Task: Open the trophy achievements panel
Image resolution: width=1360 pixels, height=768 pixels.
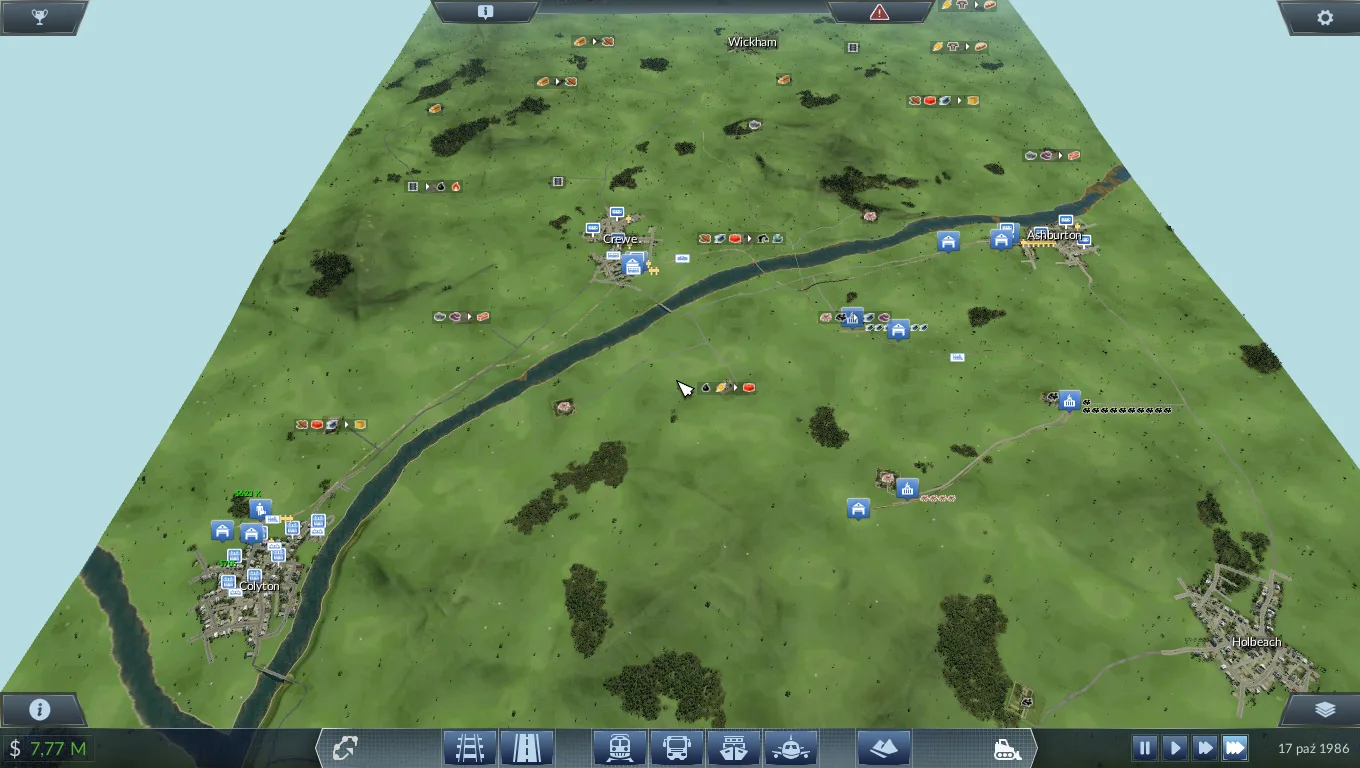Action: (40, 17)
